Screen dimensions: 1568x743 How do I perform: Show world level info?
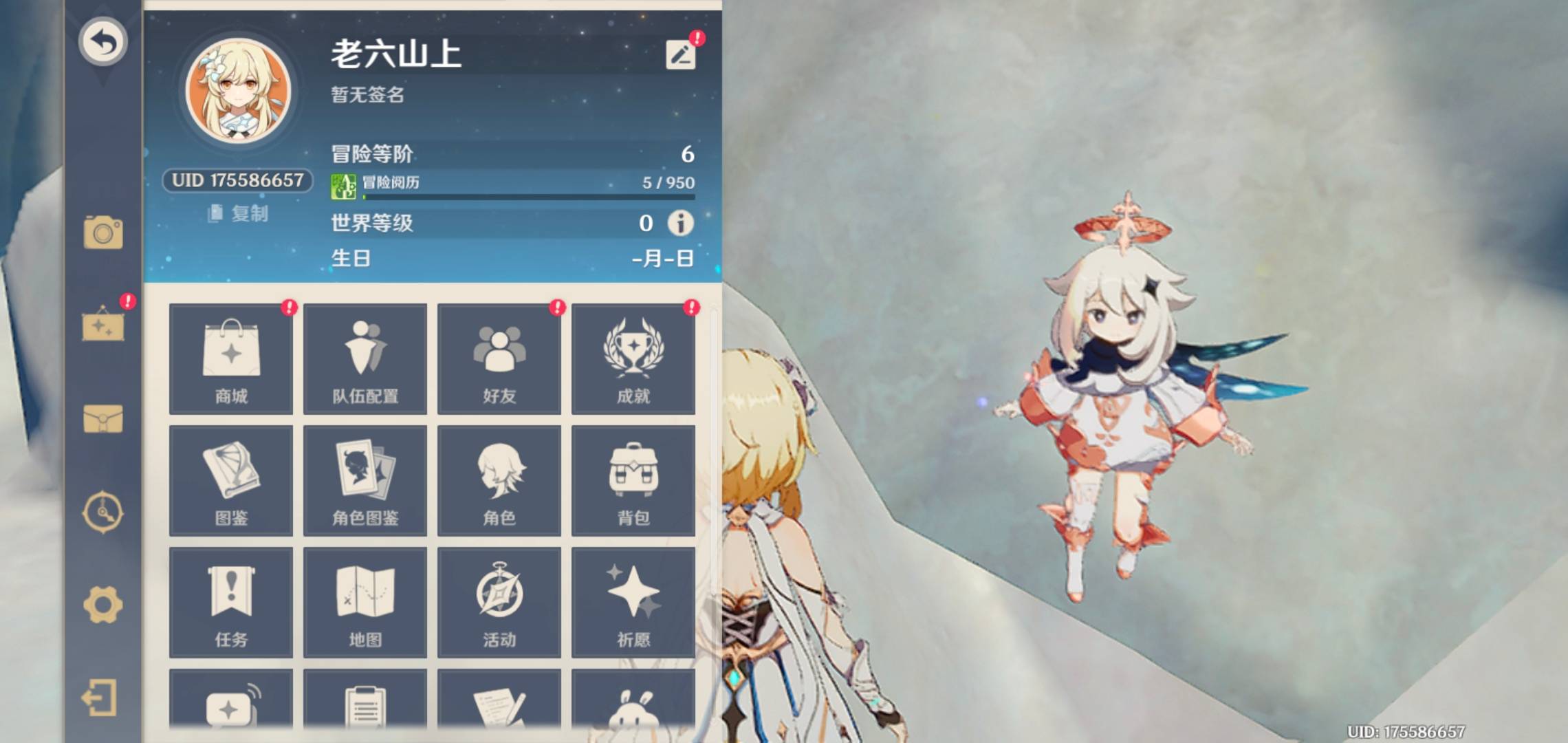pyautogui.click(x=680, y=223)
